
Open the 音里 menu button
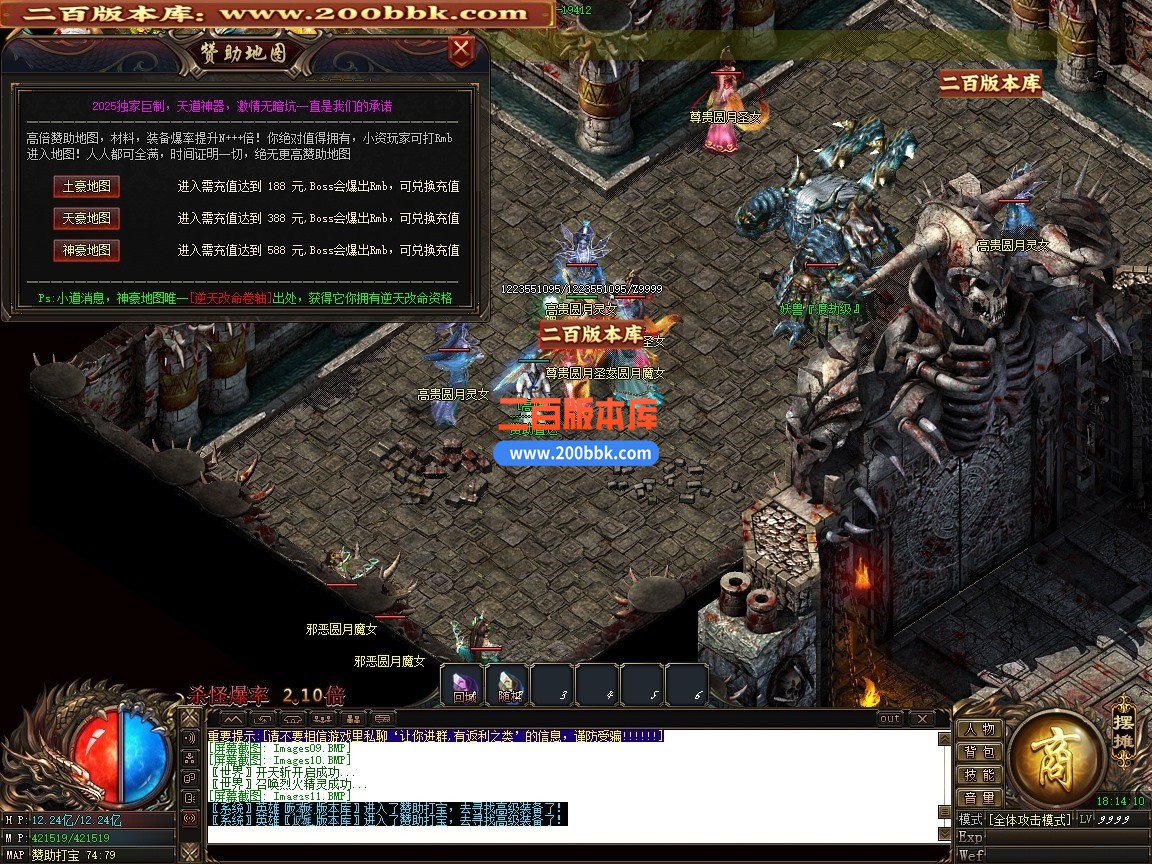[980, 797]
